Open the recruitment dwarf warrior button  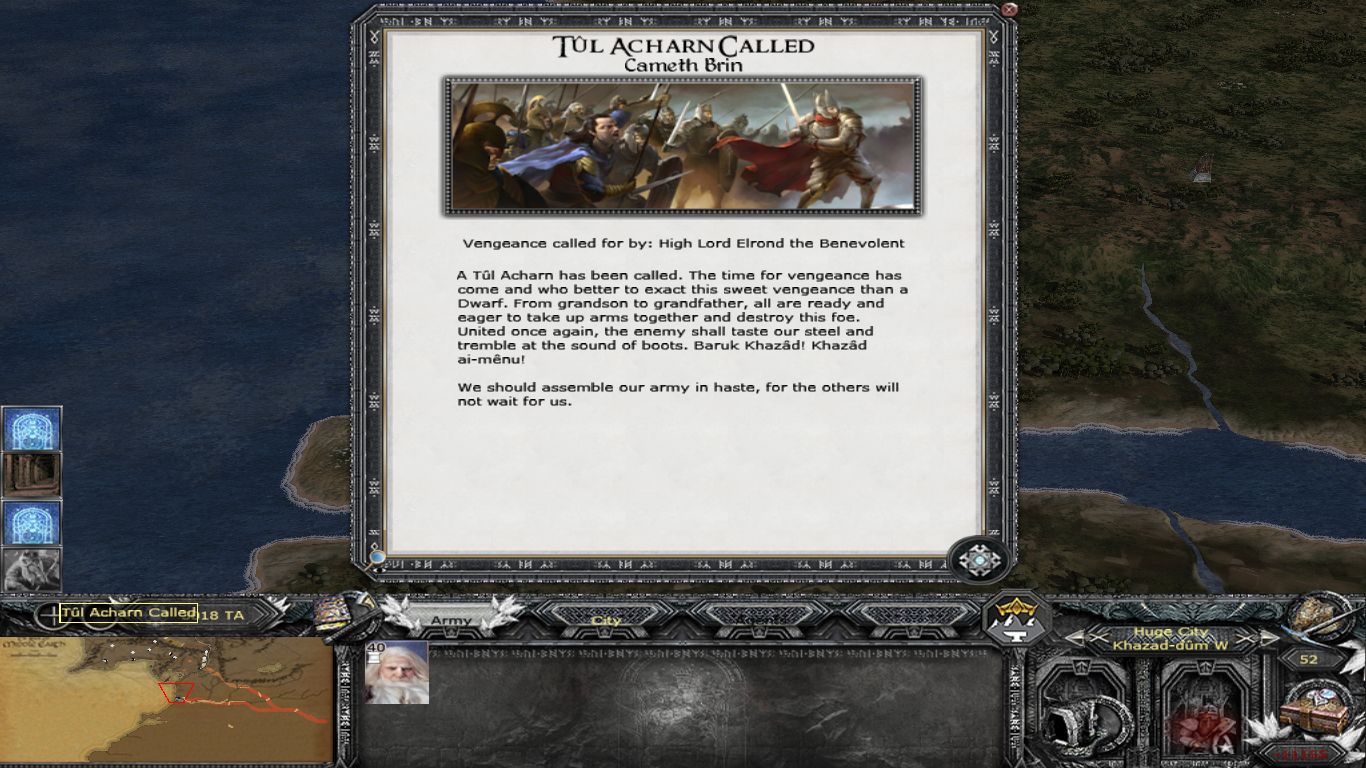coord(1206,712)
